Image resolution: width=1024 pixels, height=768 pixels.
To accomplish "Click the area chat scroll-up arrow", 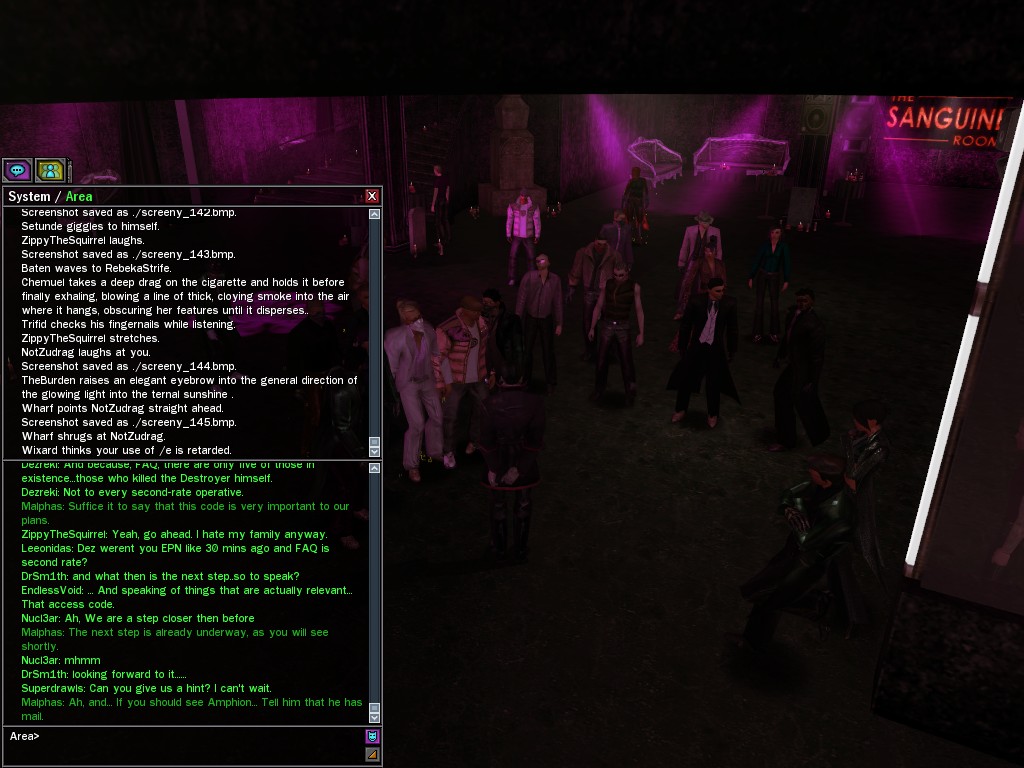I will coord(374,468).
